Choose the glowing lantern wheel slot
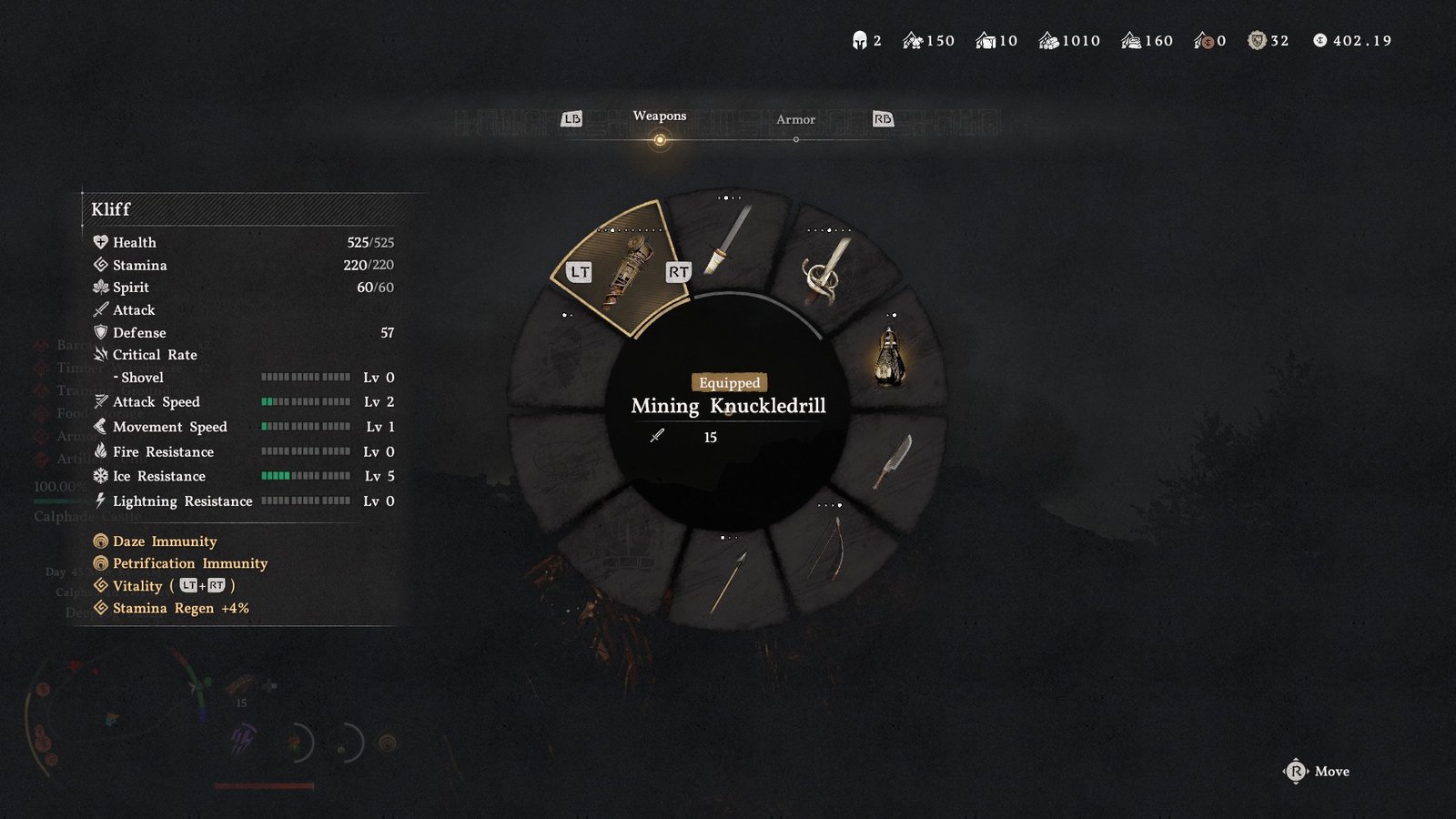 [x=889, y=357]
